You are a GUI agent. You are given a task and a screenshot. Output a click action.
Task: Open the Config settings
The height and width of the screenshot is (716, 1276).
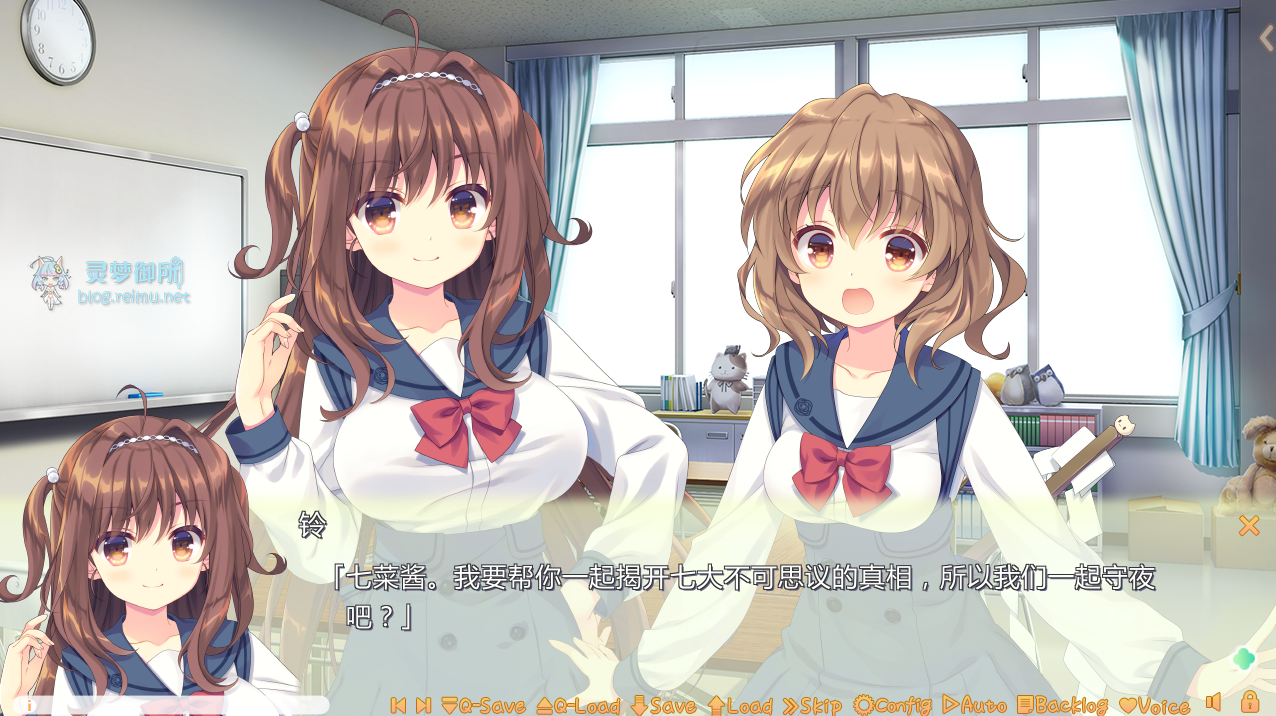coord(892,705)
